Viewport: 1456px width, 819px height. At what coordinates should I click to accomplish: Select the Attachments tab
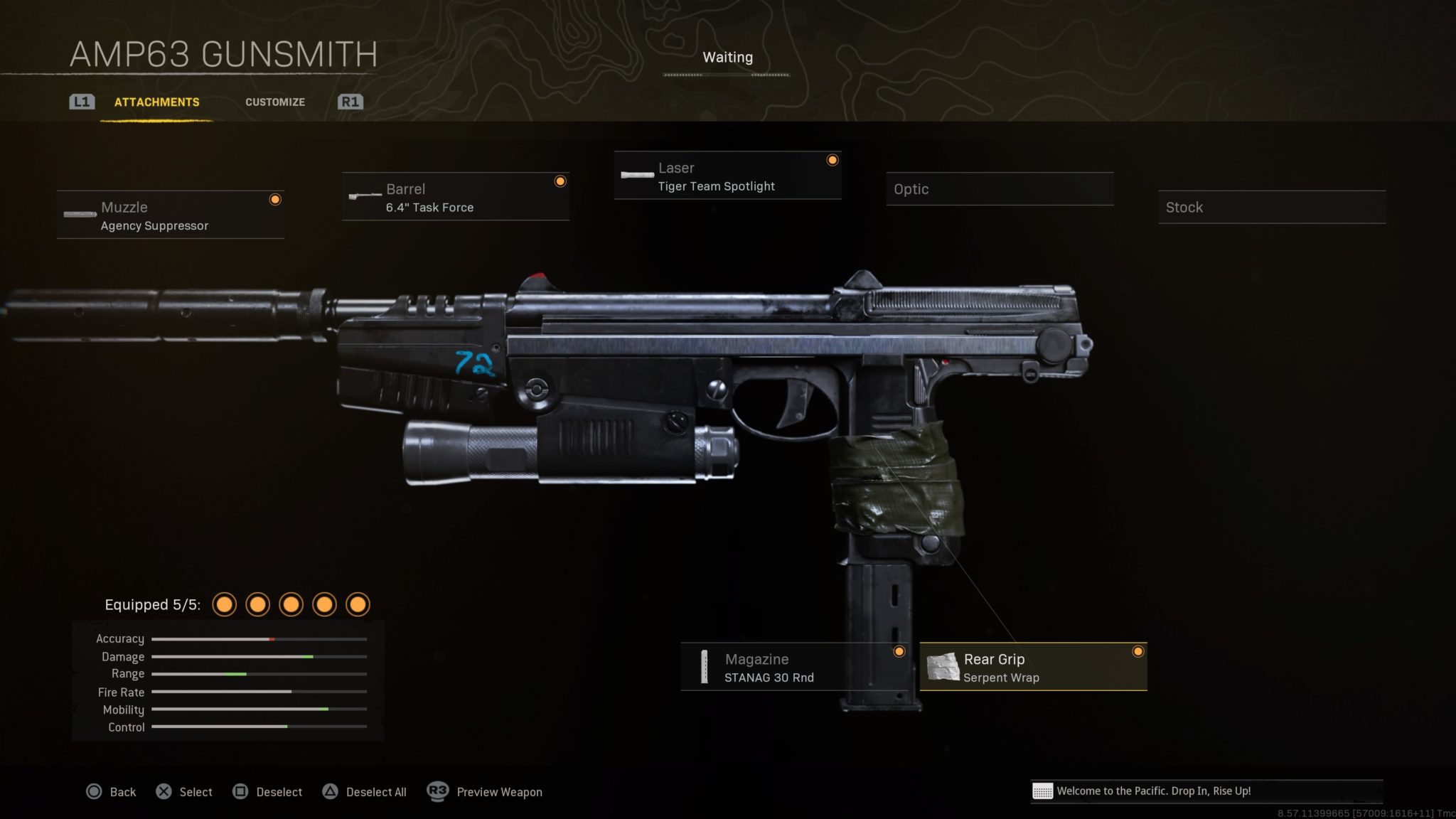pyautogui.click(x=156, y=102)
